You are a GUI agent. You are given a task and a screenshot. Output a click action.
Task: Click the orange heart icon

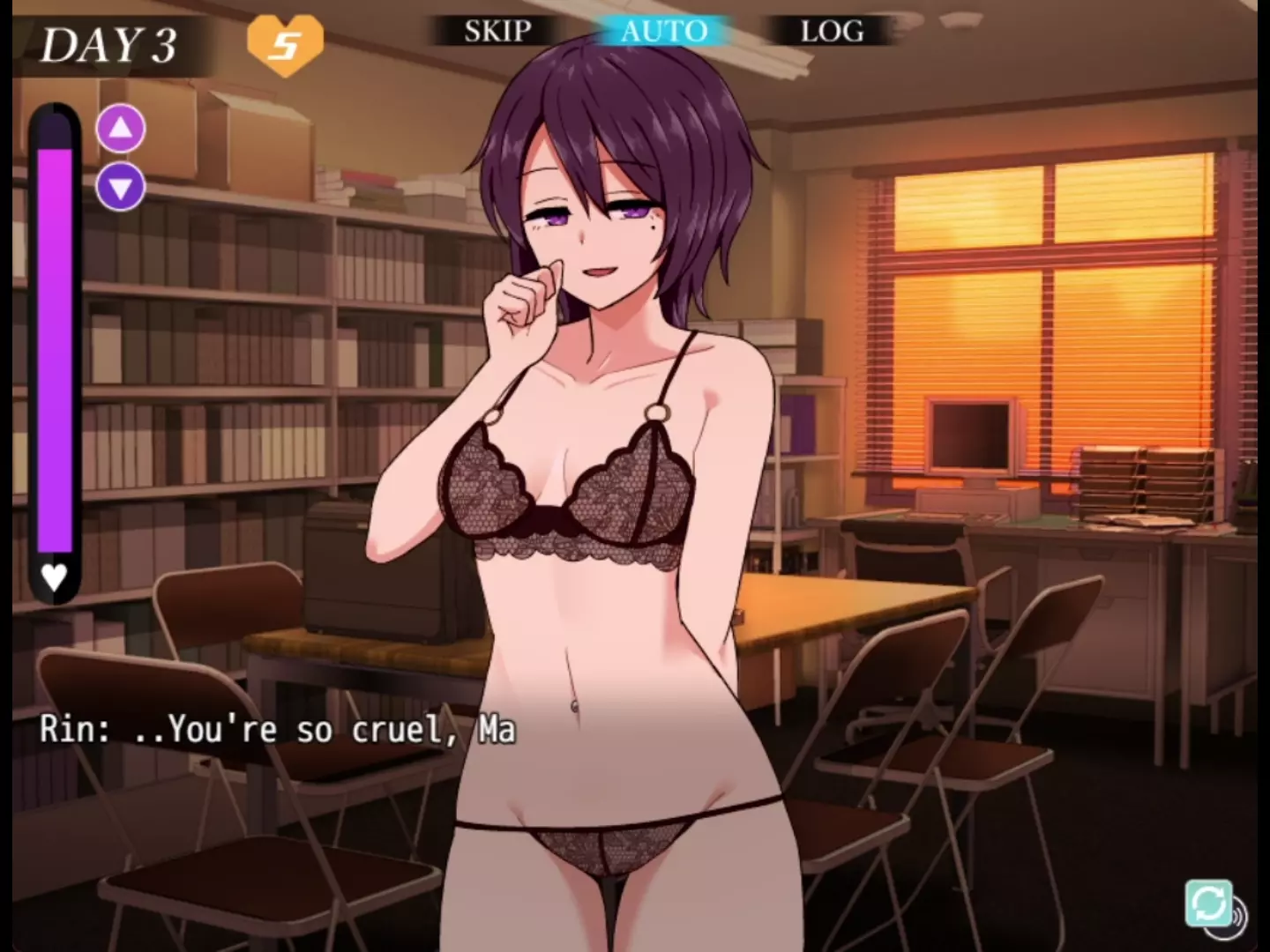coord(284,44)
